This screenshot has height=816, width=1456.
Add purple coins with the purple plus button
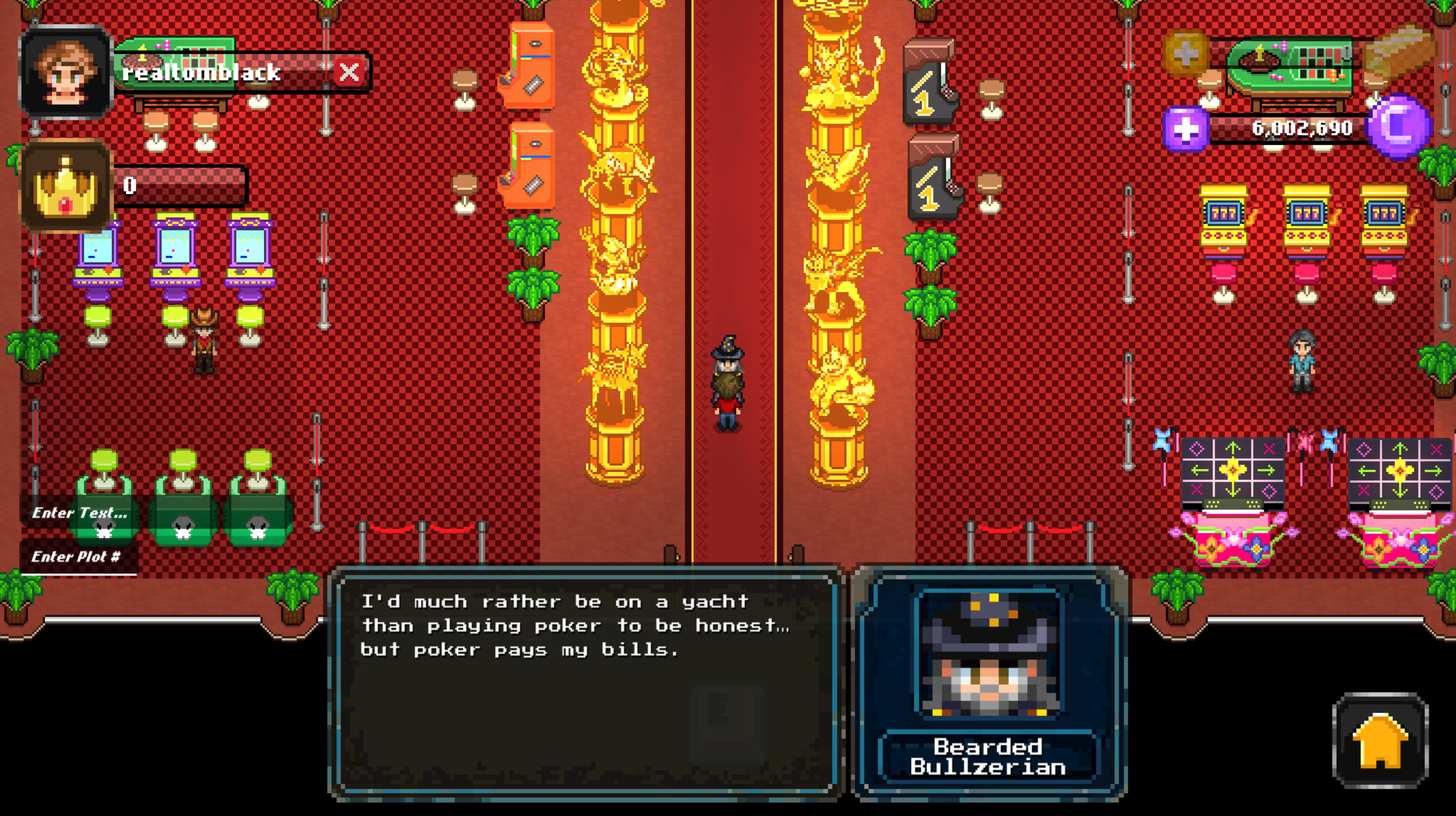tap(1185, 130)
